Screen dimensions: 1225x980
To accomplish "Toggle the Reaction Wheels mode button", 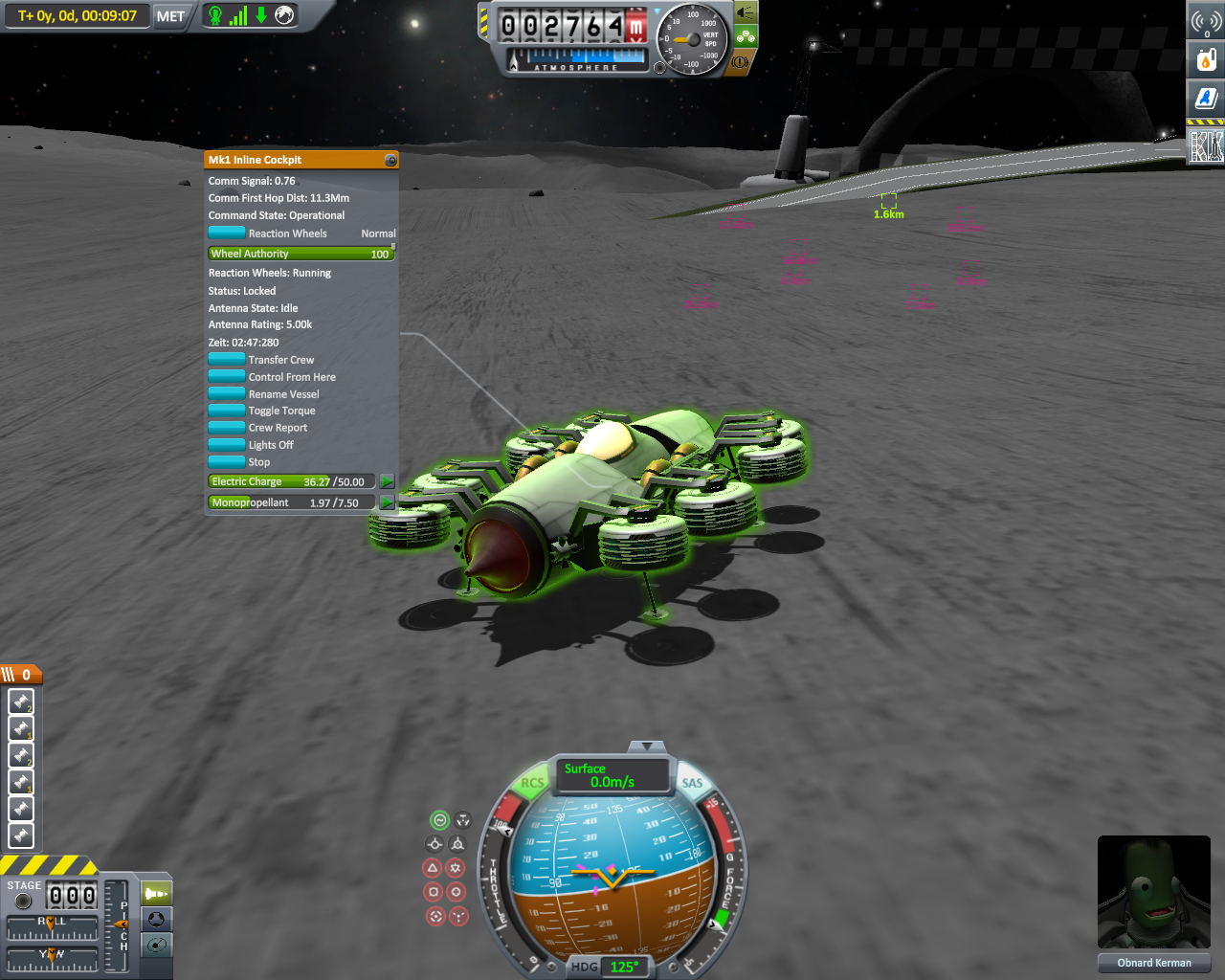I will [227, 233].
